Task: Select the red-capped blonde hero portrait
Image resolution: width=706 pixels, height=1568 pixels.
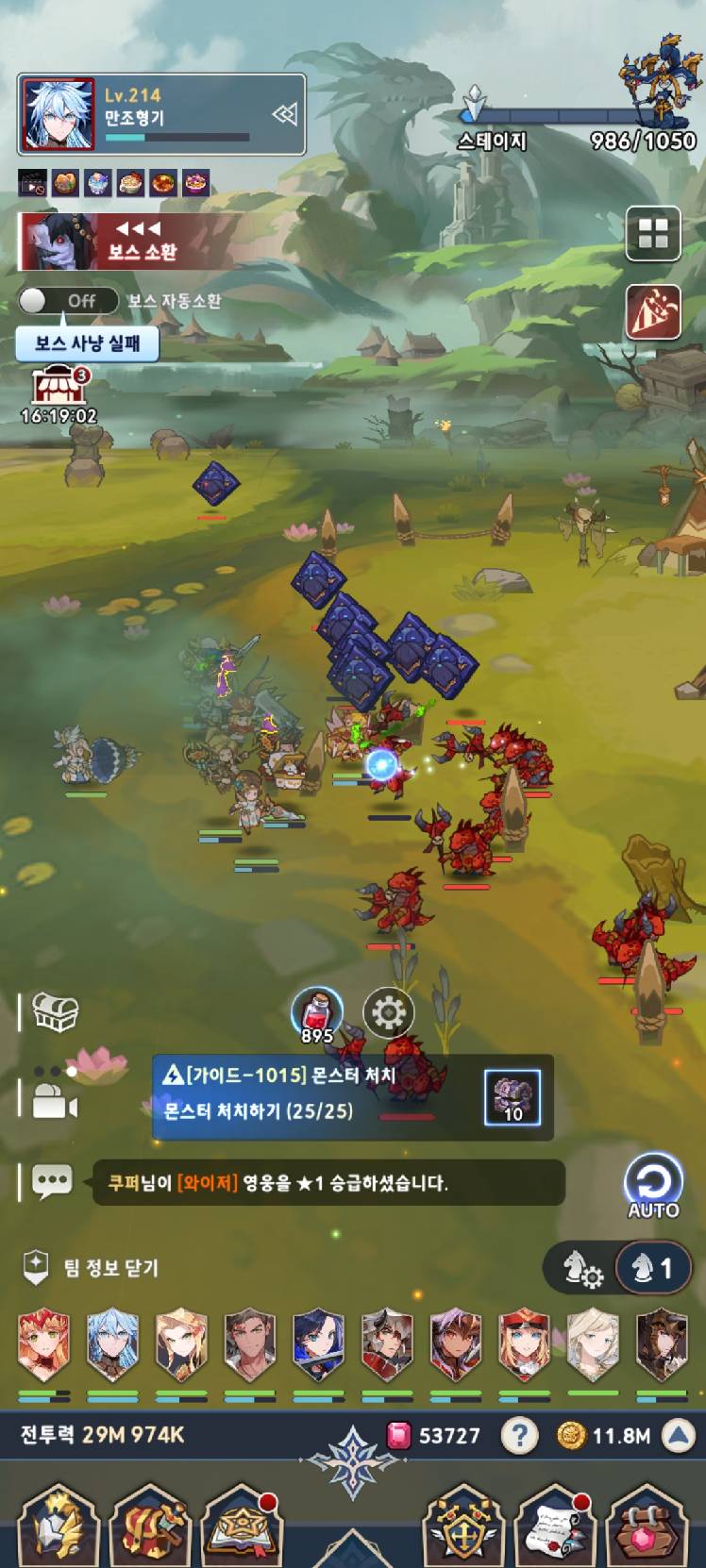Action: click(x=524, y=1344)
